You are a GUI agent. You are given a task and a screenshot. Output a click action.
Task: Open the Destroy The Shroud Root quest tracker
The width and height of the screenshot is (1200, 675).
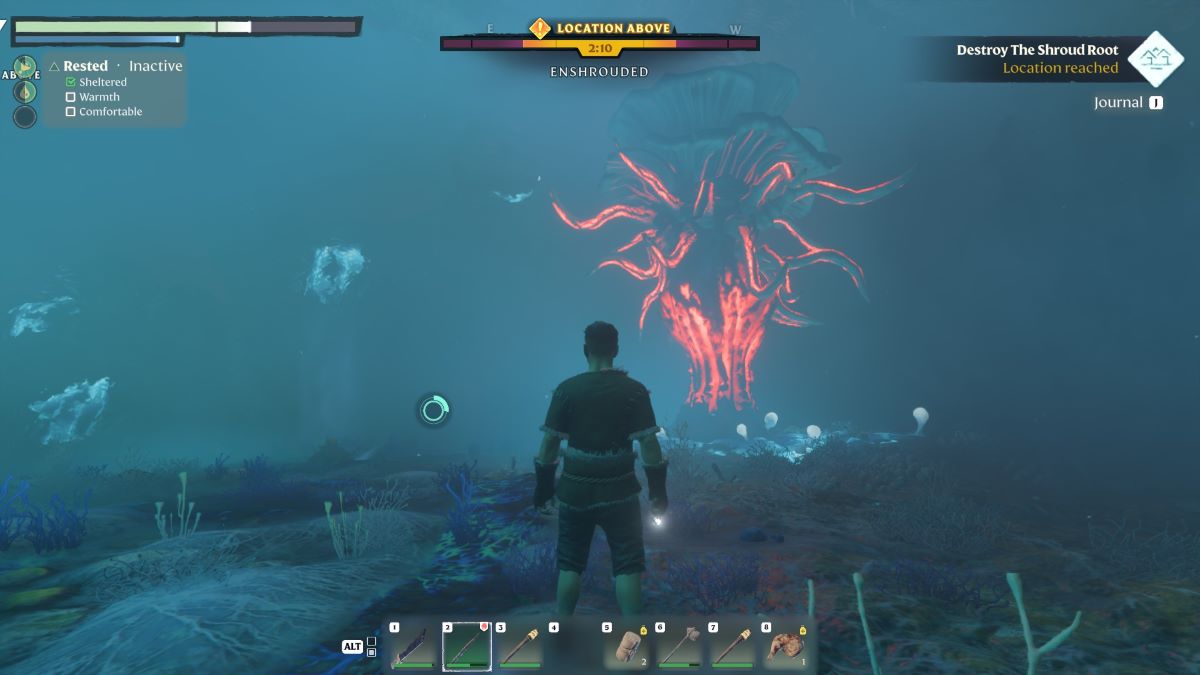click(1036, 59)
